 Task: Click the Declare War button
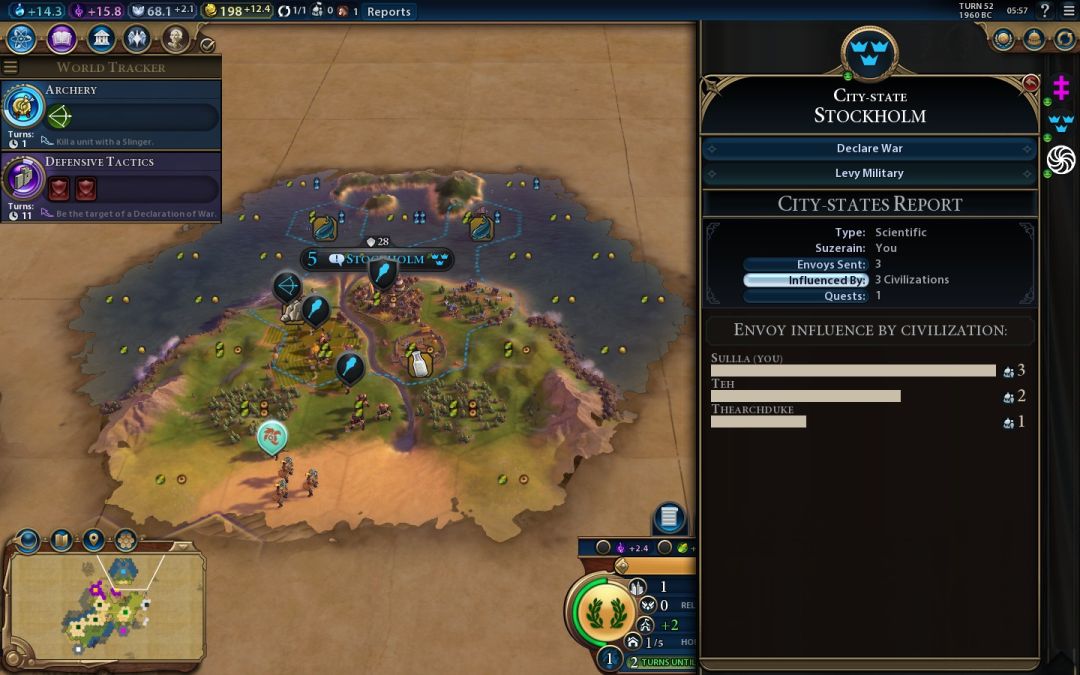pyautogui.click(x=869, y=148)
